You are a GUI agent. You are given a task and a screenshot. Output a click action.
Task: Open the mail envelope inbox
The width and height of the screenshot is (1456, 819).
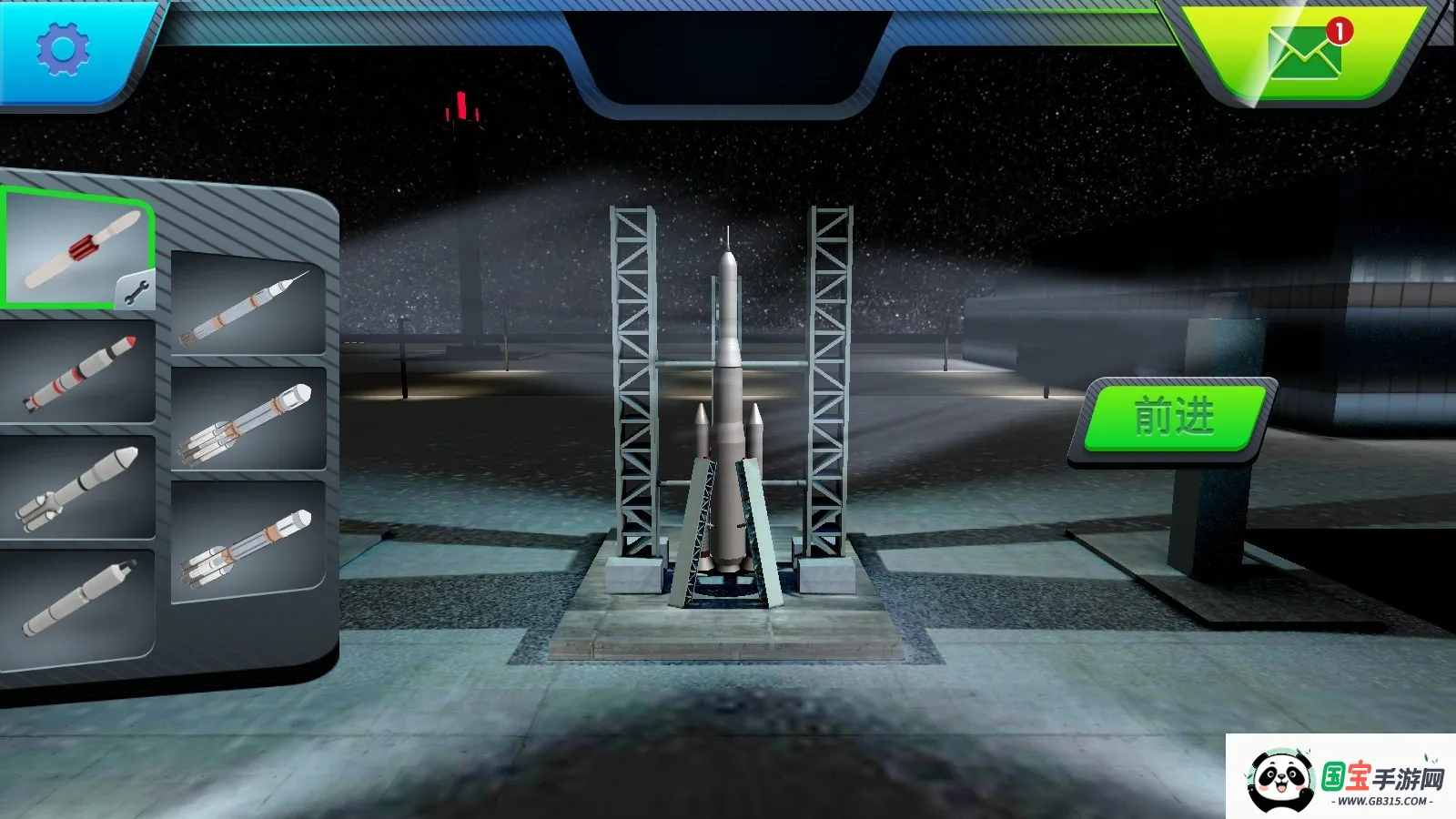point(1304,54)
